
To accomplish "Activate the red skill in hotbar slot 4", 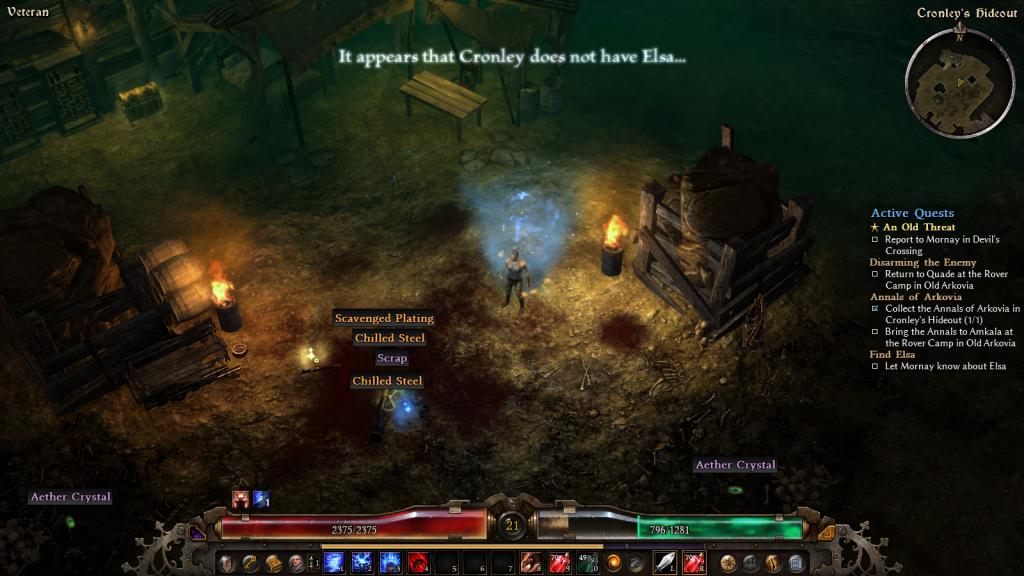I will 419,563.
